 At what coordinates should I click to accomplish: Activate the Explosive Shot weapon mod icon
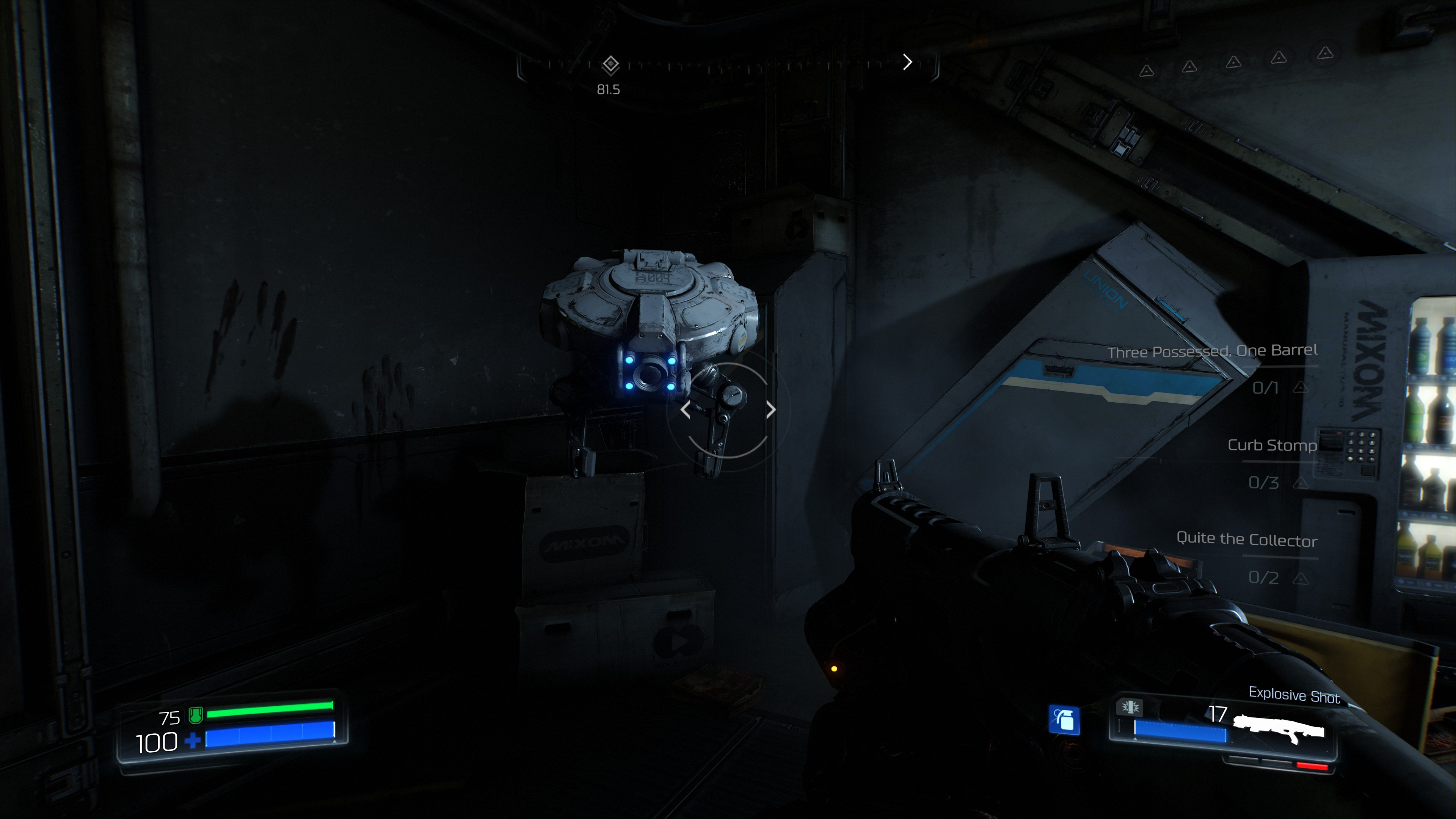1129,706
